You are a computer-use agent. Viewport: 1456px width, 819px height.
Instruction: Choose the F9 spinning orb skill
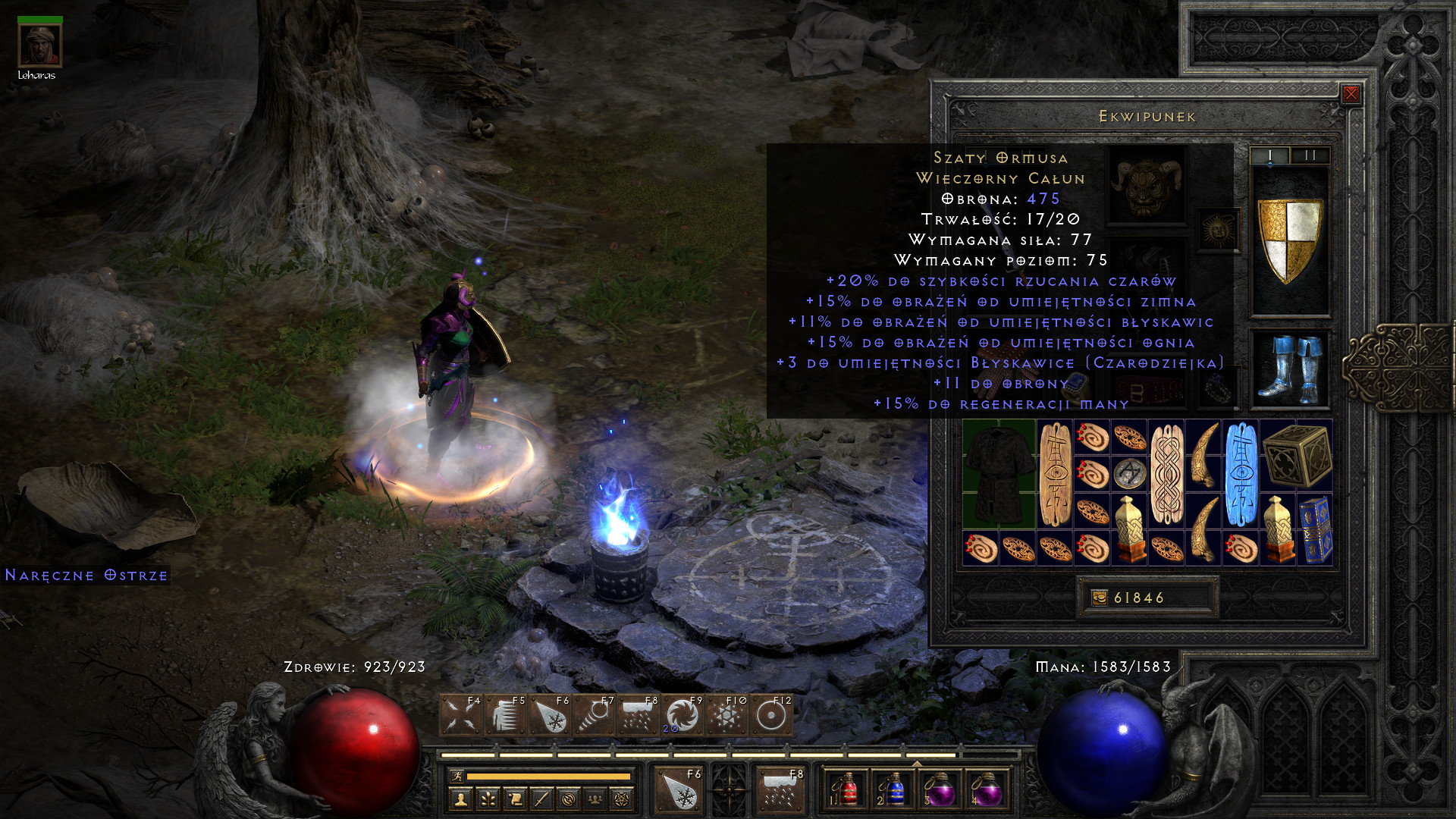[x=682, y=715]
